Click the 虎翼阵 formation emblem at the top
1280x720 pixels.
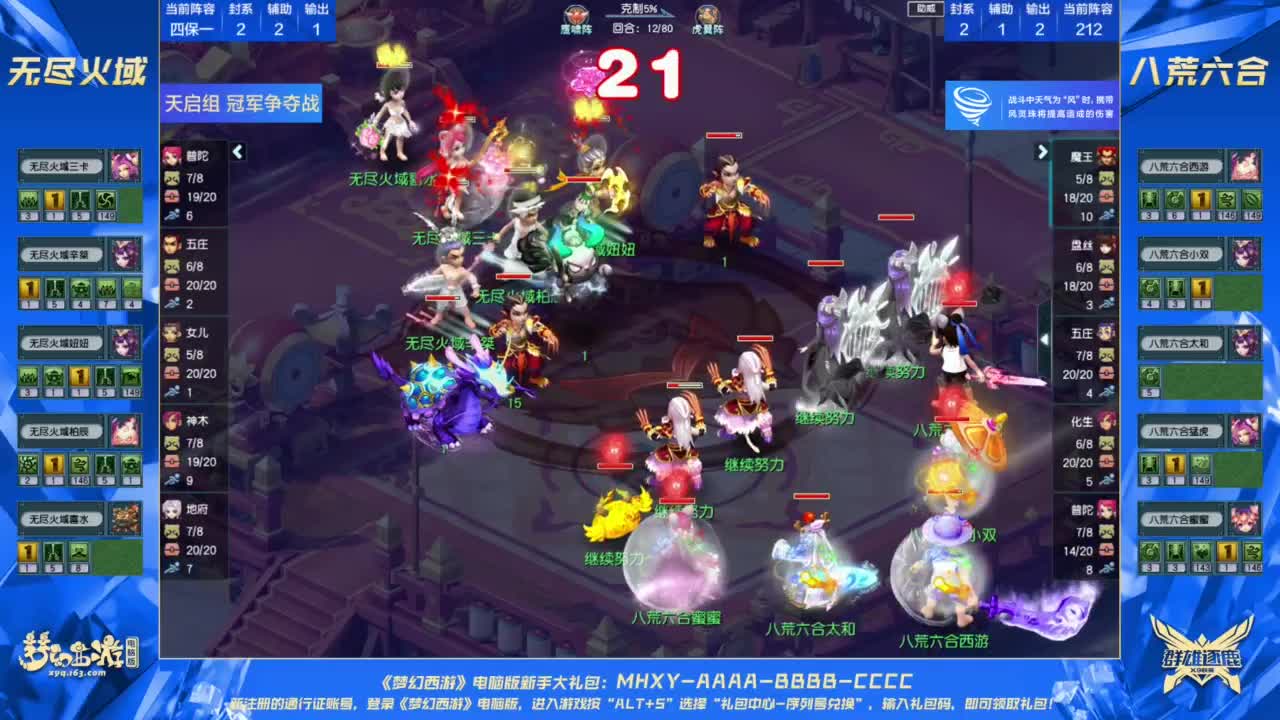click(708, 15)
